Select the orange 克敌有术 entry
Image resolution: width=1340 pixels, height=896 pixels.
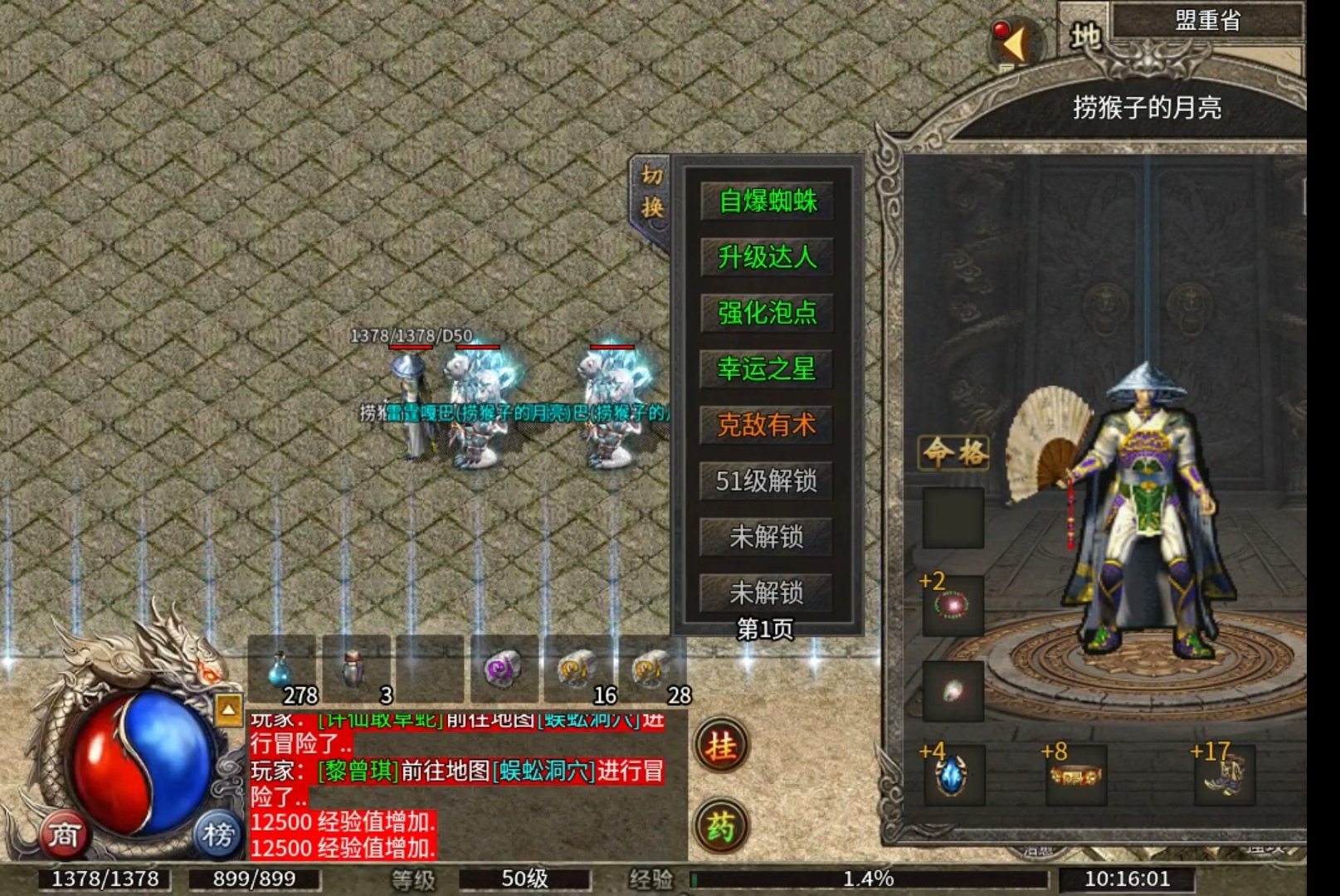pyautogui.click(x=767, y=425)
